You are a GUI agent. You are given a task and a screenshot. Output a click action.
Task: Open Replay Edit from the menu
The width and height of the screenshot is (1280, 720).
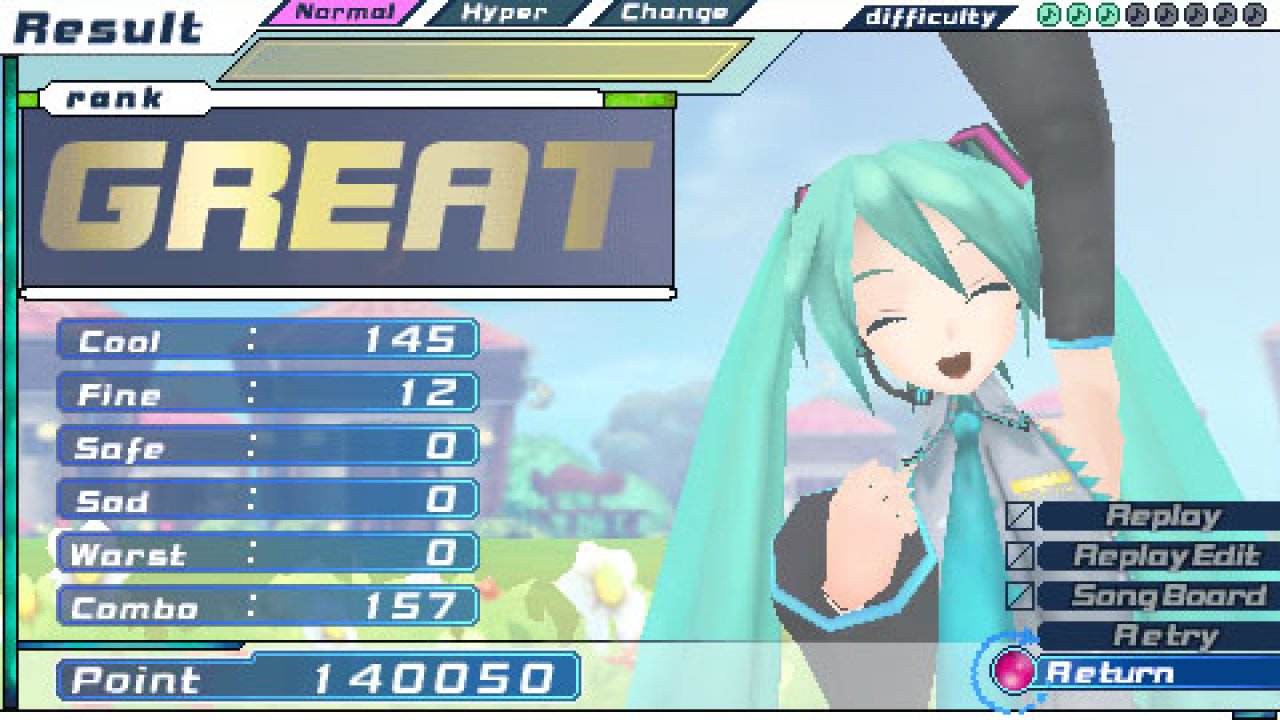pyautogui.click(x=1165, y=556)
